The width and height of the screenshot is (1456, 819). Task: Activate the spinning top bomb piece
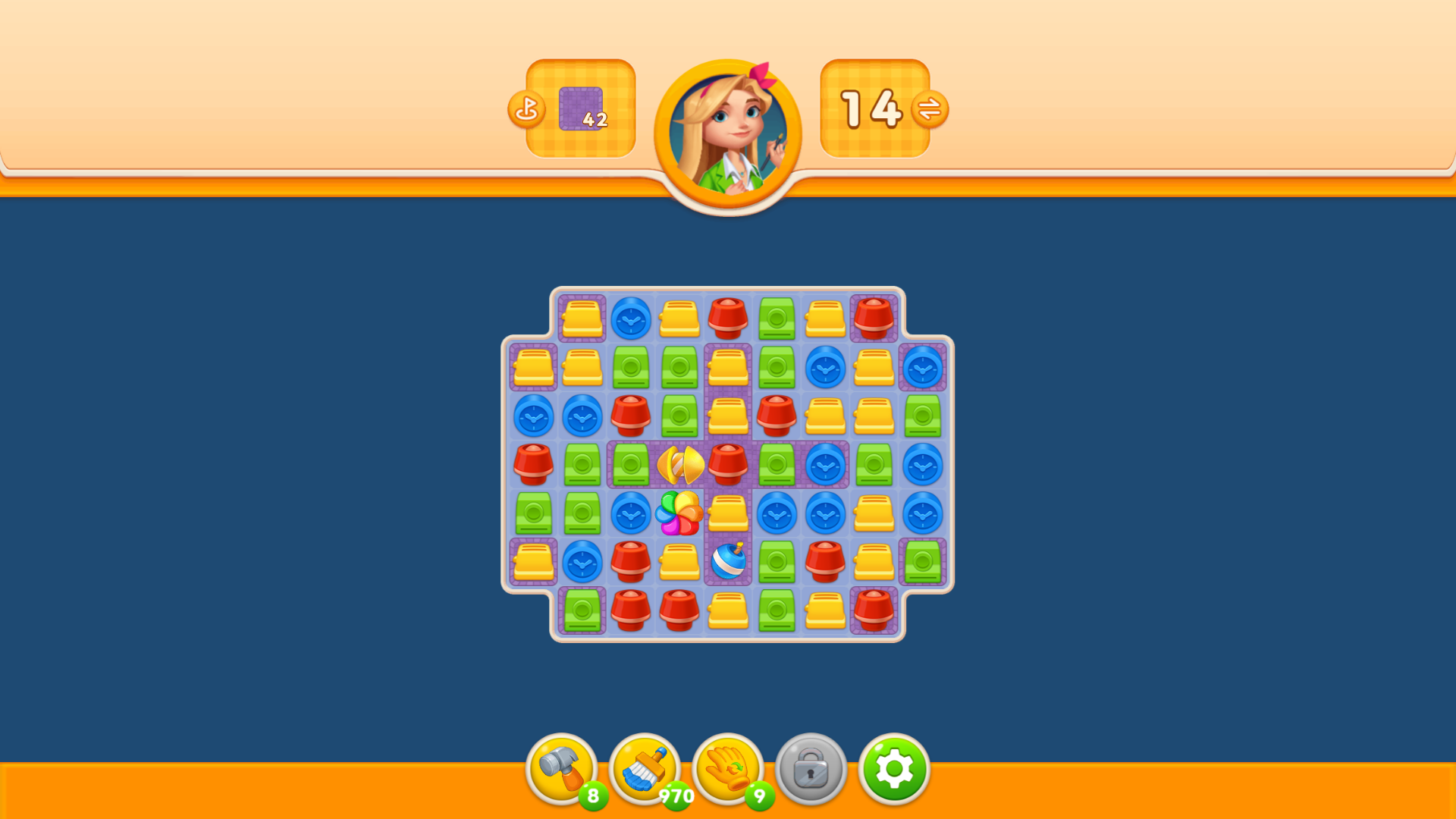tap(726, 563)
